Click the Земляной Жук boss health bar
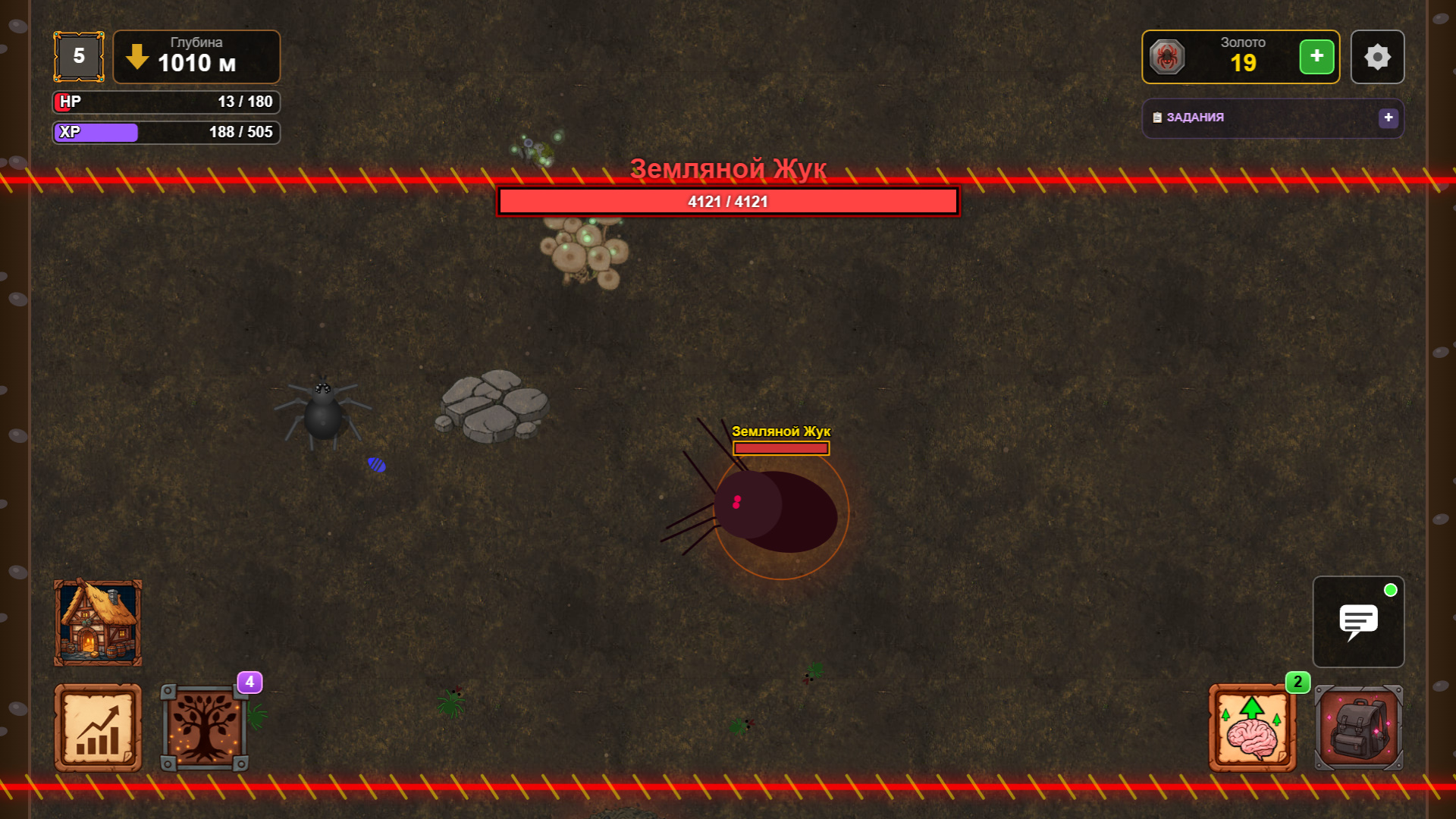This screenshot has width=1456, height=819. click(727, 201)
